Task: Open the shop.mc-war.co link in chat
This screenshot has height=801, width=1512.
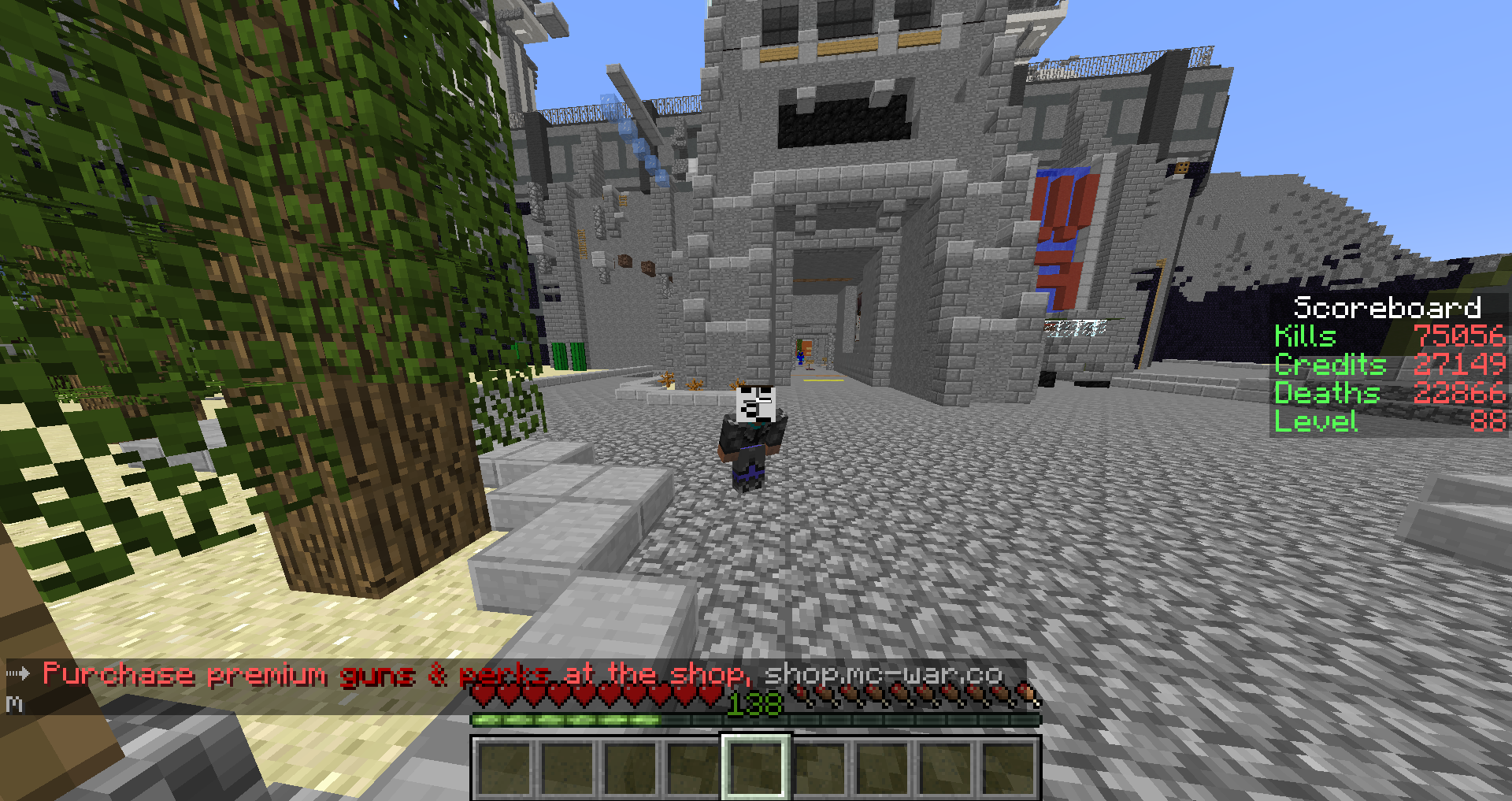Action: tap(882, 674)
